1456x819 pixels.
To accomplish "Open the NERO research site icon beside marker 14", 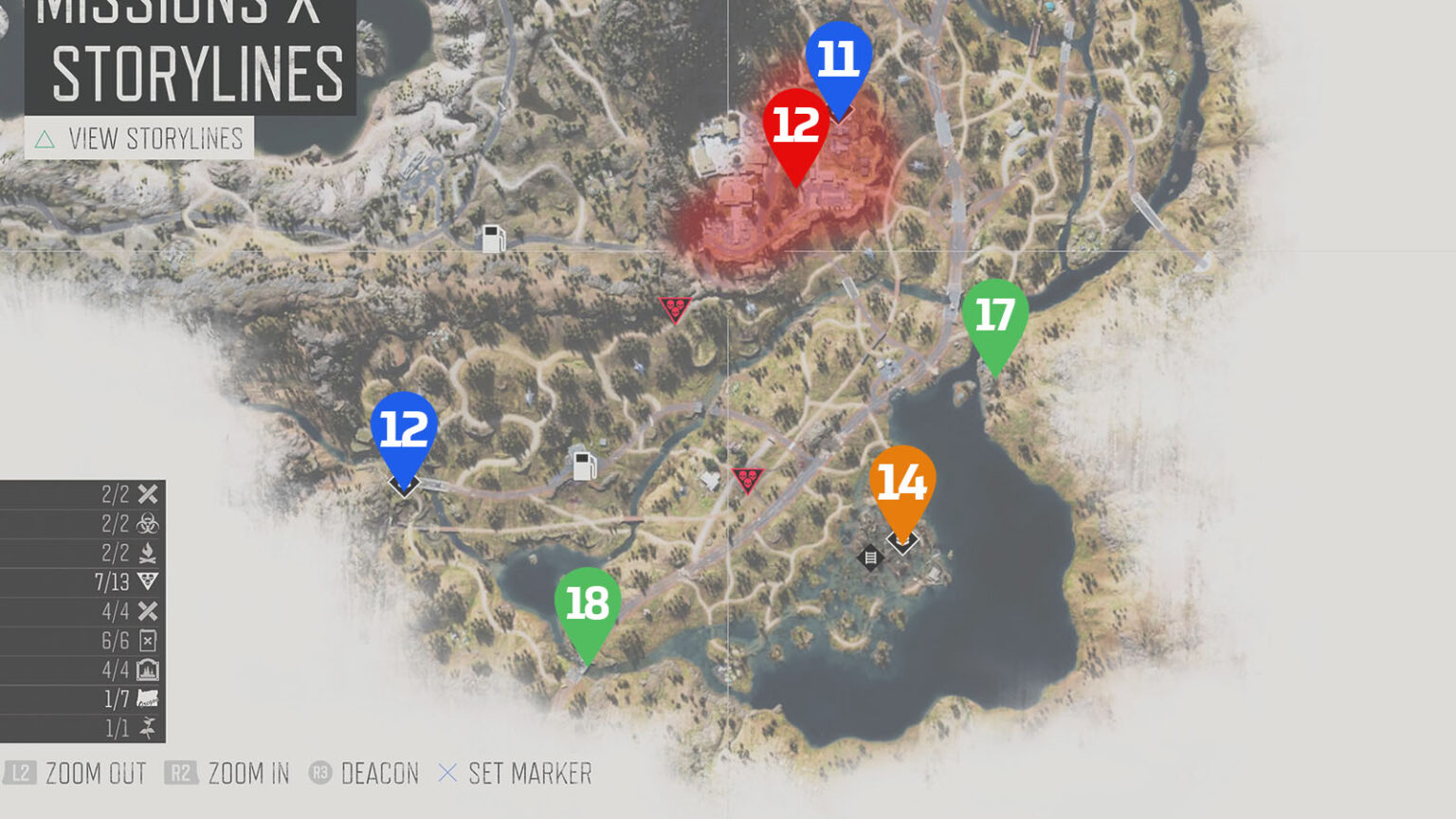I will [870, 556].
